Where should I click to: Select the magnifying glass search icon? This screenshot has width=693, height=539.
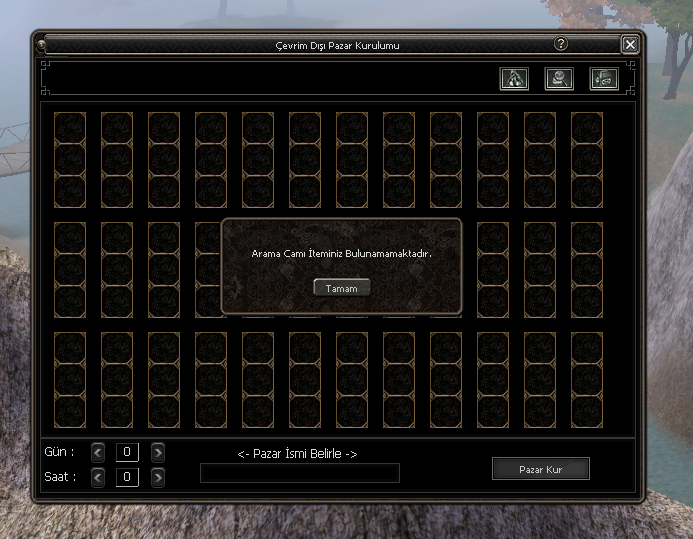click(x=559, y=78)
